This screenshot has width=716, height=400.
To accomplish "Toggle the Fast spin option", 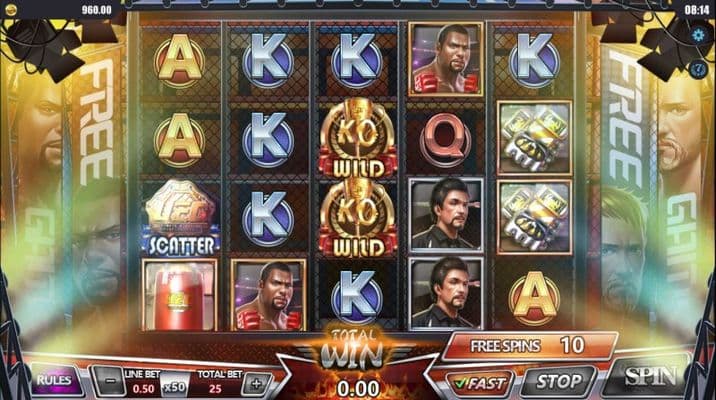I will (479, 381).
